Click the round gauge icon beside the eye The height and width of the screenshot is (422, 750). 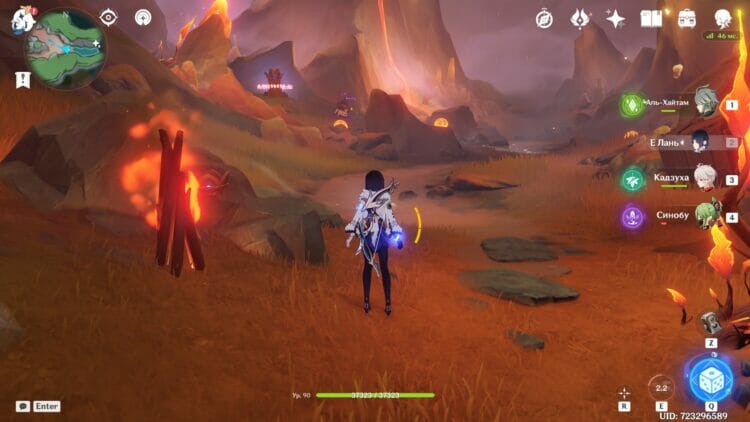point(143,17)
